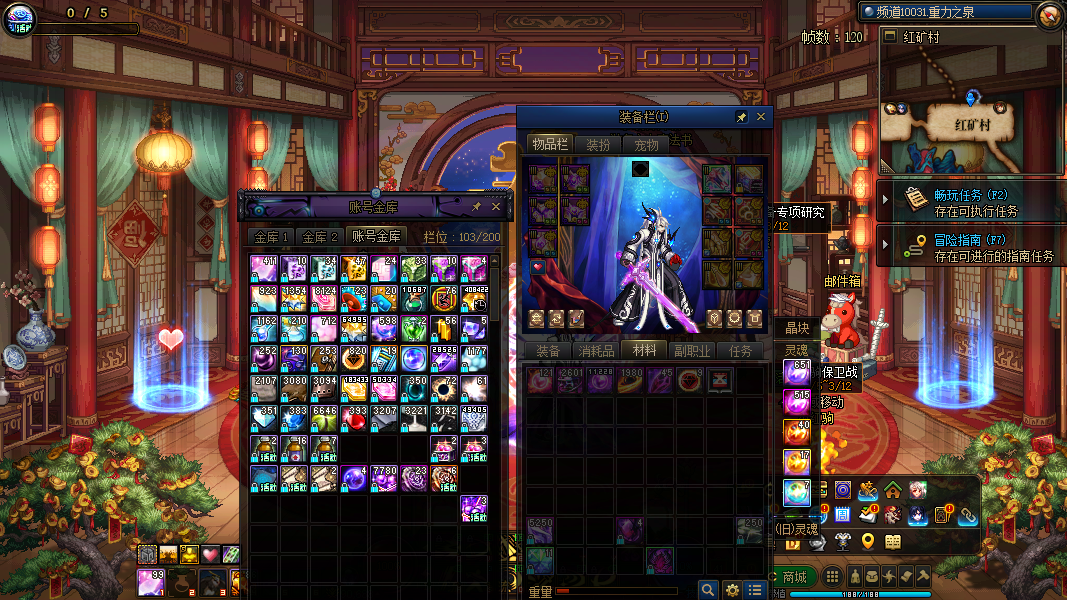Show the 装备 equipment inventory tab

(547, 351)
